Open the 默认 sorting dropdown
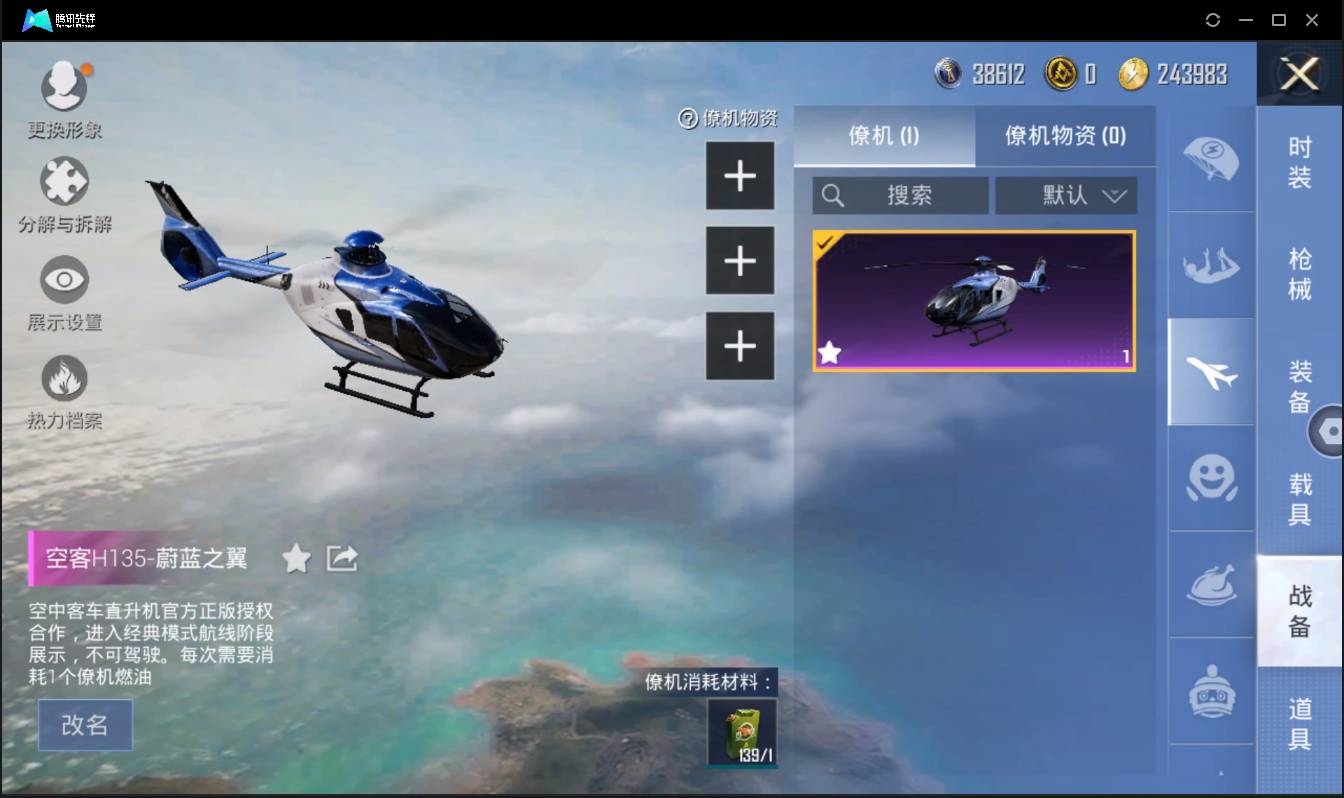 point(1066,195)
